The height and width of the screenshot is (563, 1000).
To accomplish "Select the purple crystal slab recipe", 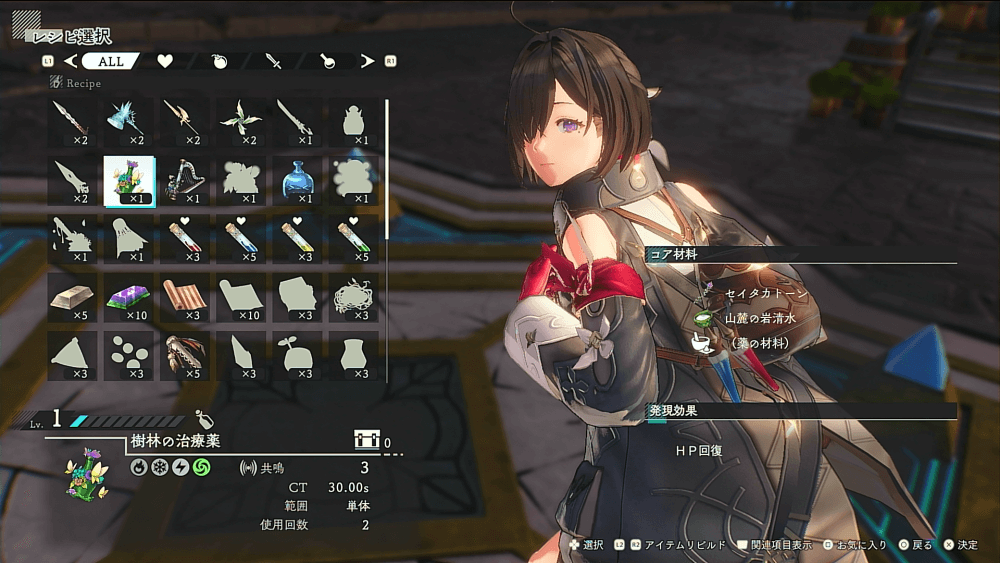I will [x=129, y=297].
